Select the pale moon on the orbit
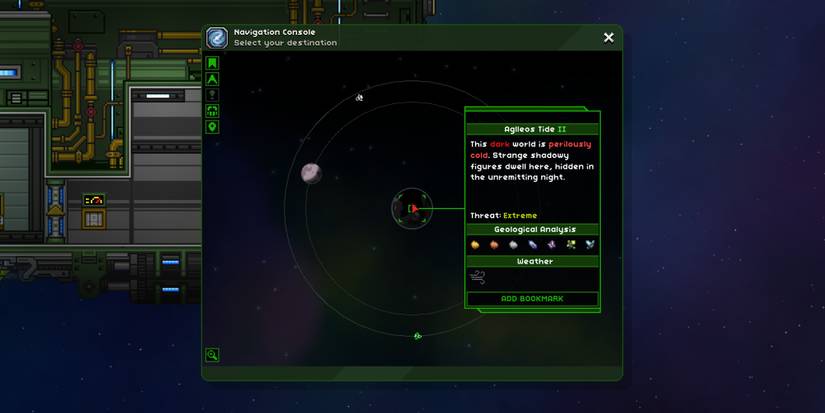The image size is (825, 413). click(311, 173)
